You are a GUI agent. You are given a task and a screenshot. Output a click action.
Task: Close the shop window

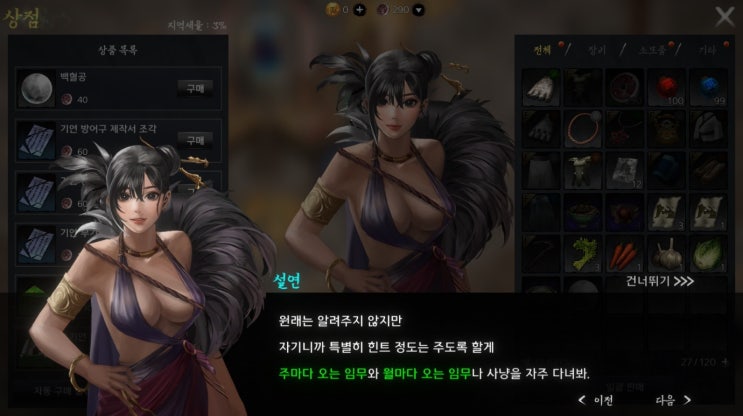[724, 16]
